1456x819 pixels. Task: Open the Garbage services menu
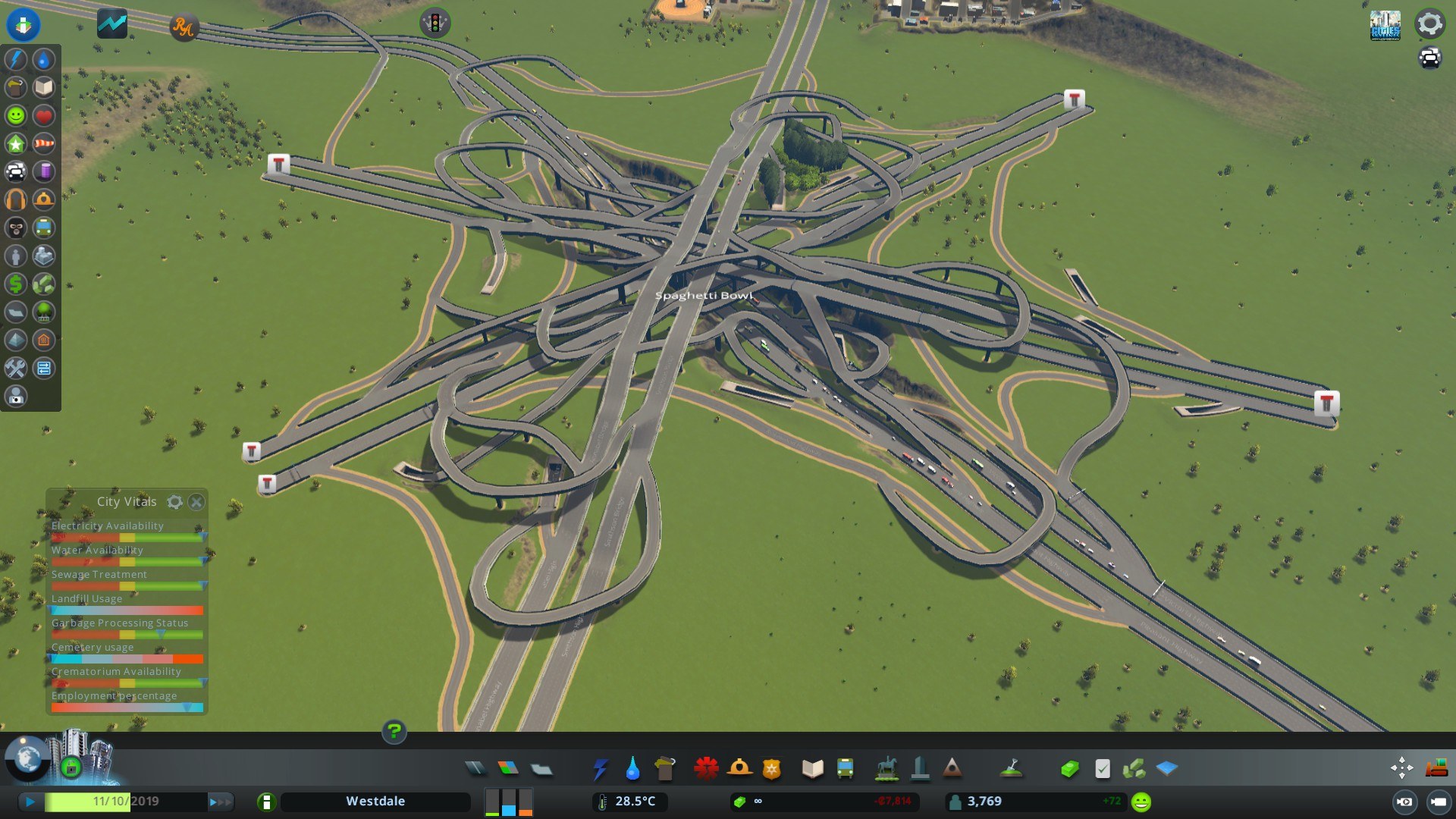664,769
